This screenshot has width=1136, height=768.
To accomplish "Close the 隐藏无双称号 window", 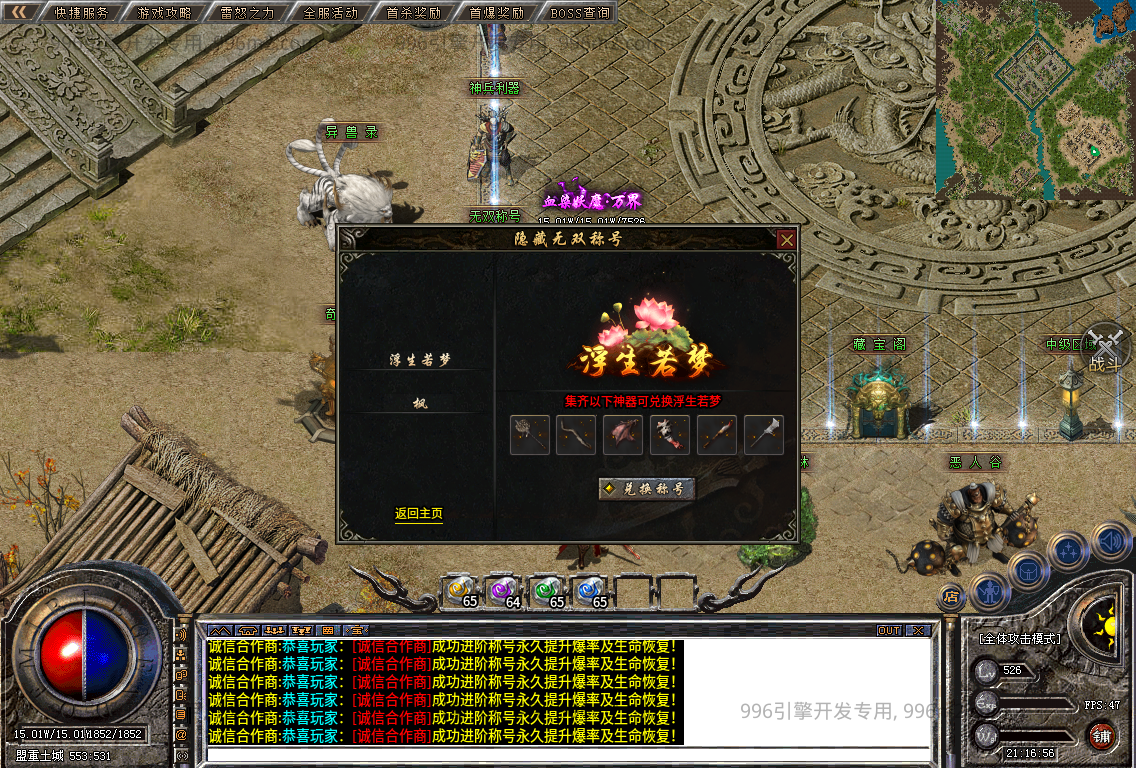I will 787,240.
